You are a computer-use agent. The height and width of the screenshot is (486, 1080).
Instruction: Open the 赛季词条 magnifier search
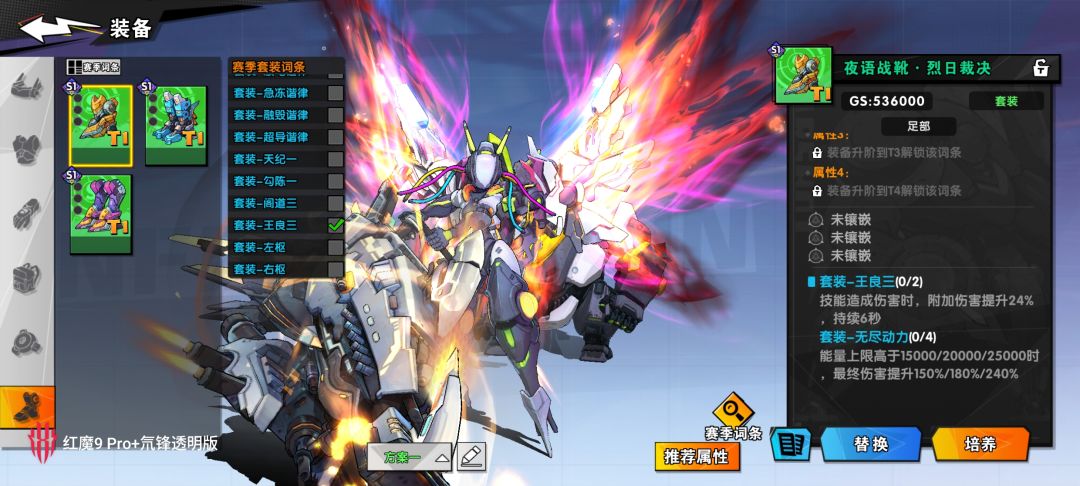coord(733,410)
